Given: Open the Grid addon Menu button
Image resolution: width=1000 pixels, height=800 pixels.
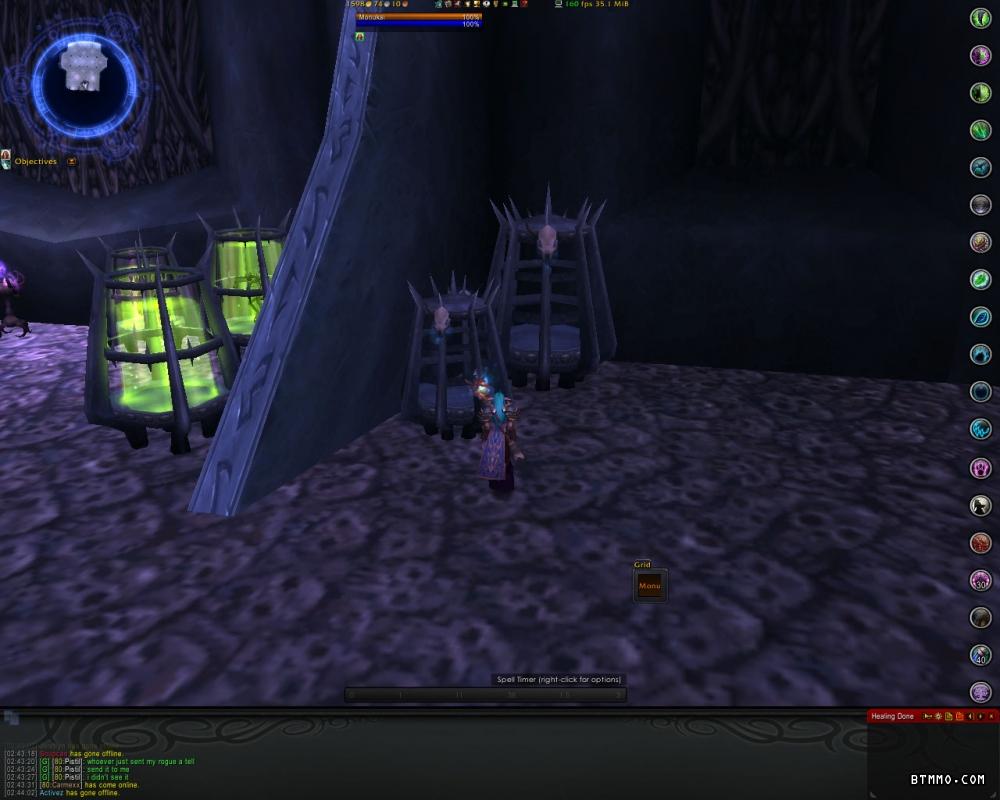Looking at the screenshot, I should point(650,586).
